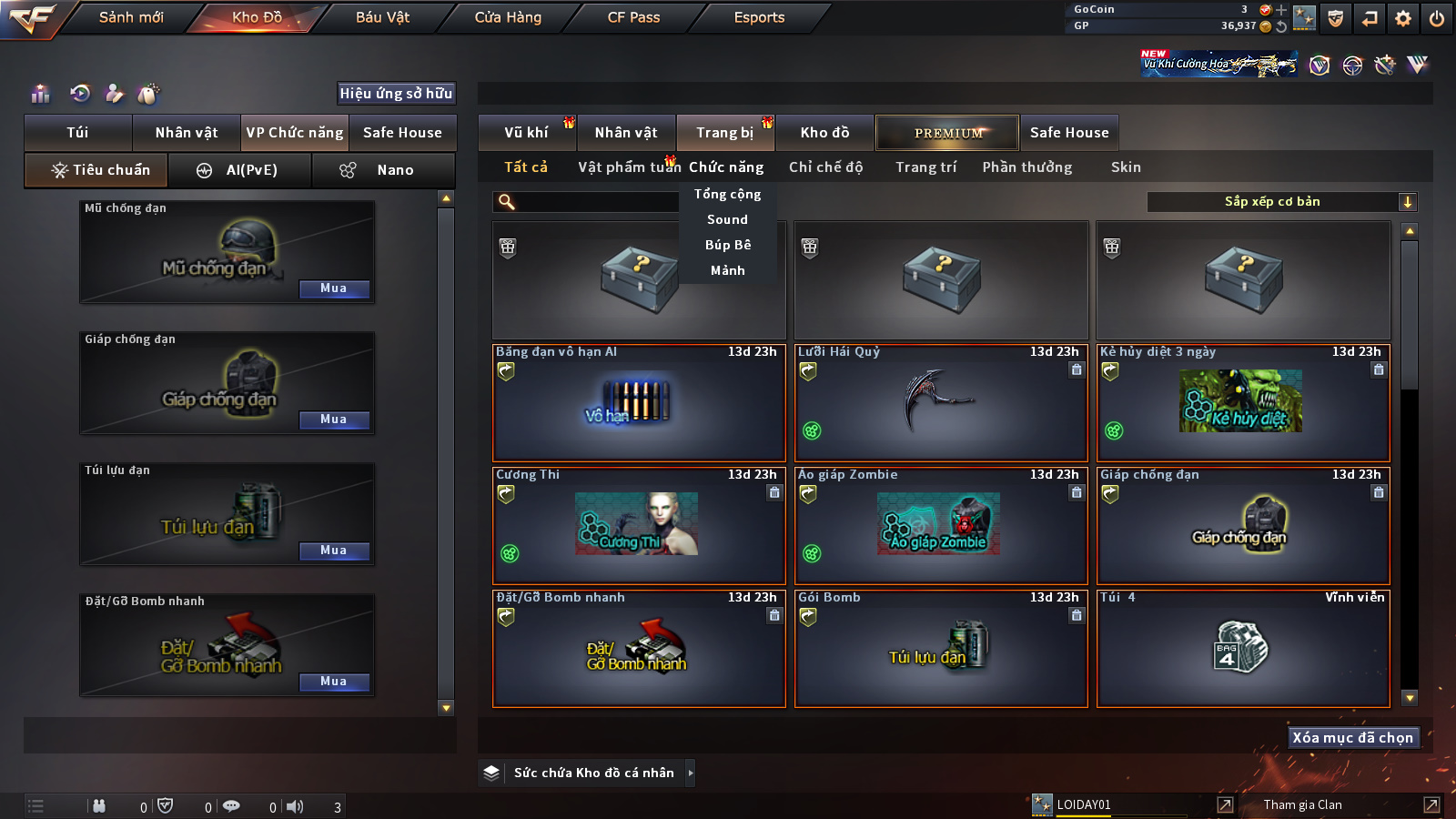The height and width of the screenshot is (819, 1456).
Task: Buy the Mũ chống đạn helmet
Action: point(333,288)
